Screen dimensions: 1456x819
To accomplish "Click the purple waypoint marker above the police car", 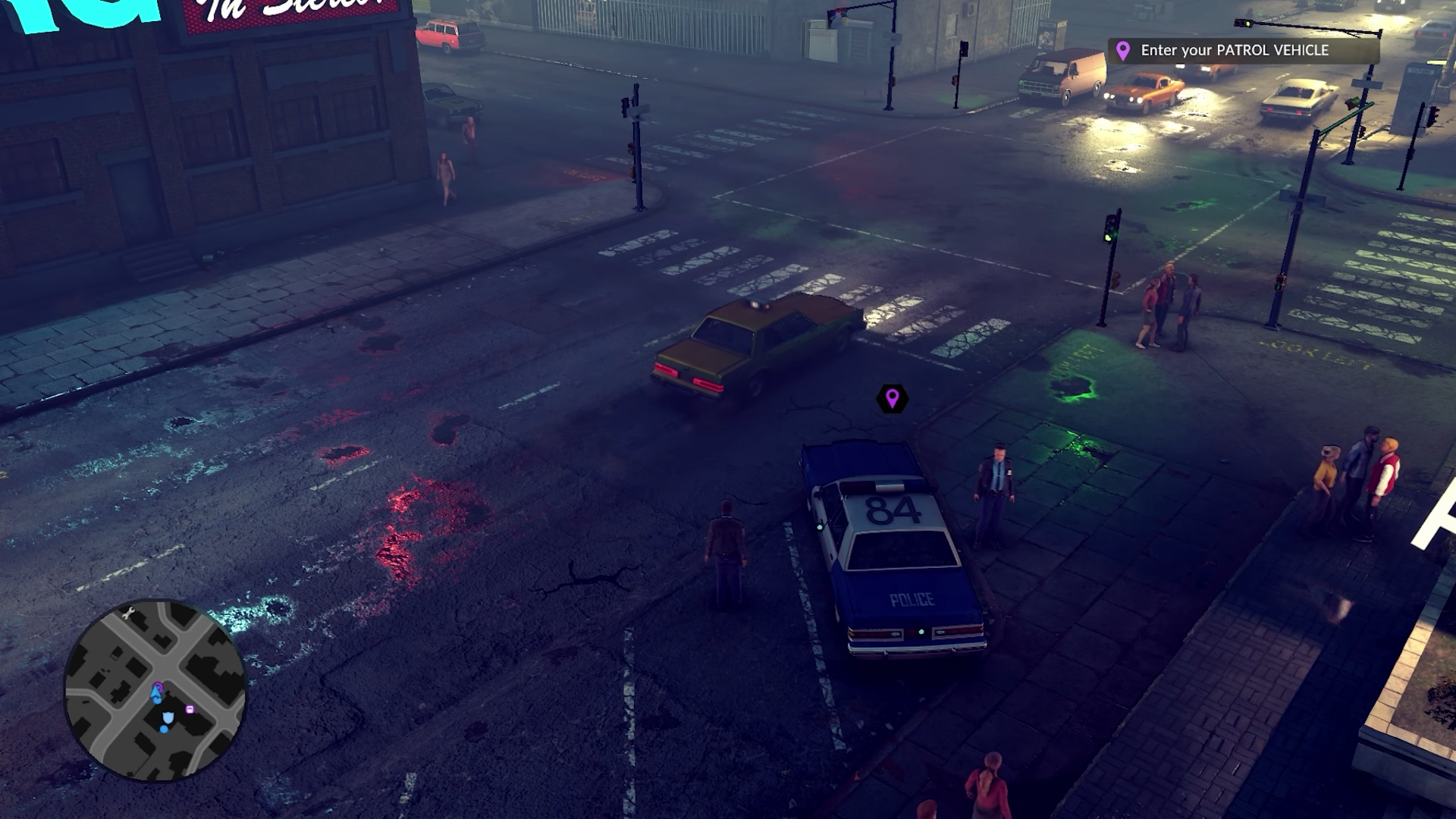I will [x=891, y=398].
